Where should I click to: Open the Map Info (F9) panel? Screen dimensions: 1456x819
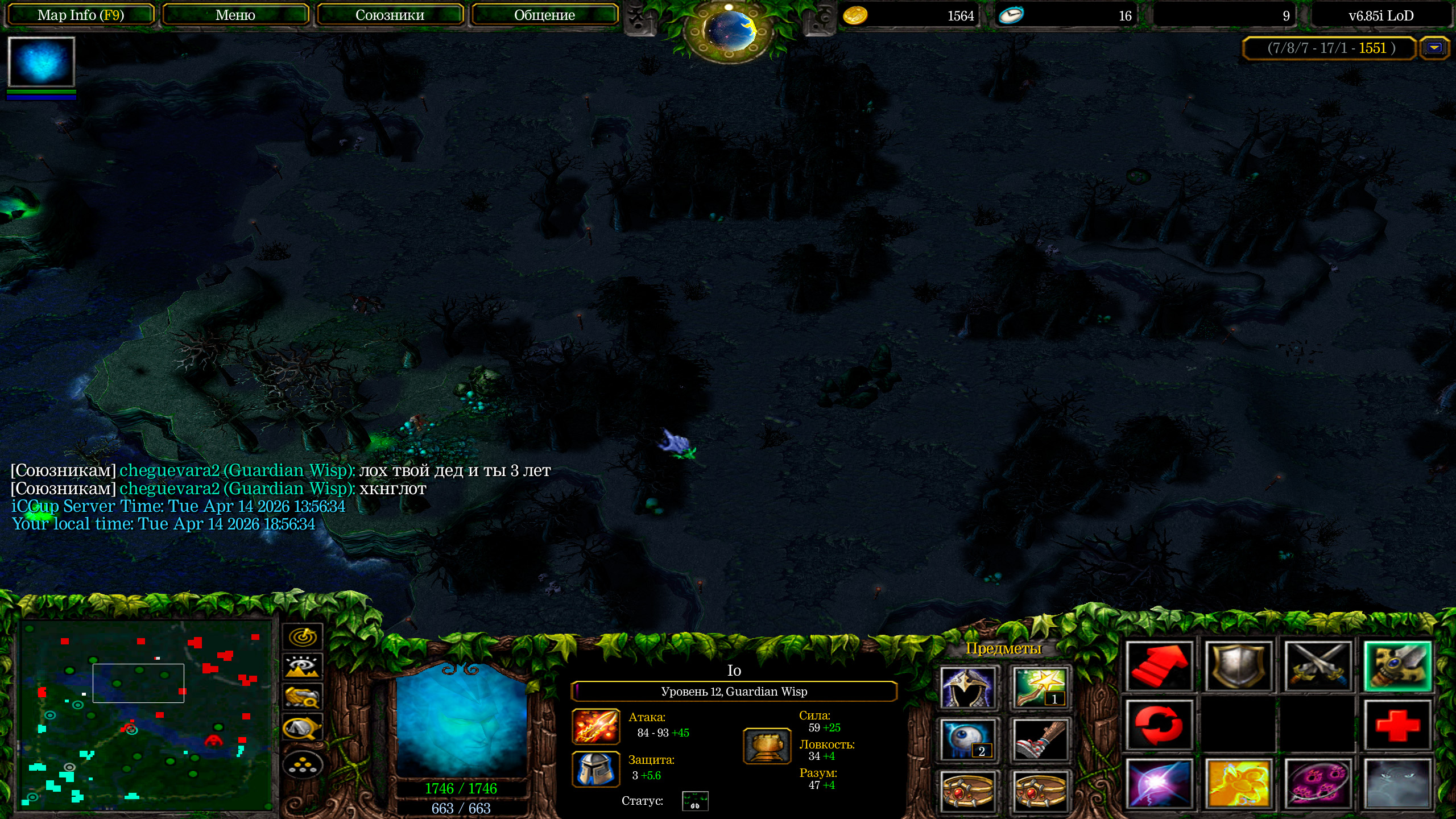tap(80, 15)
